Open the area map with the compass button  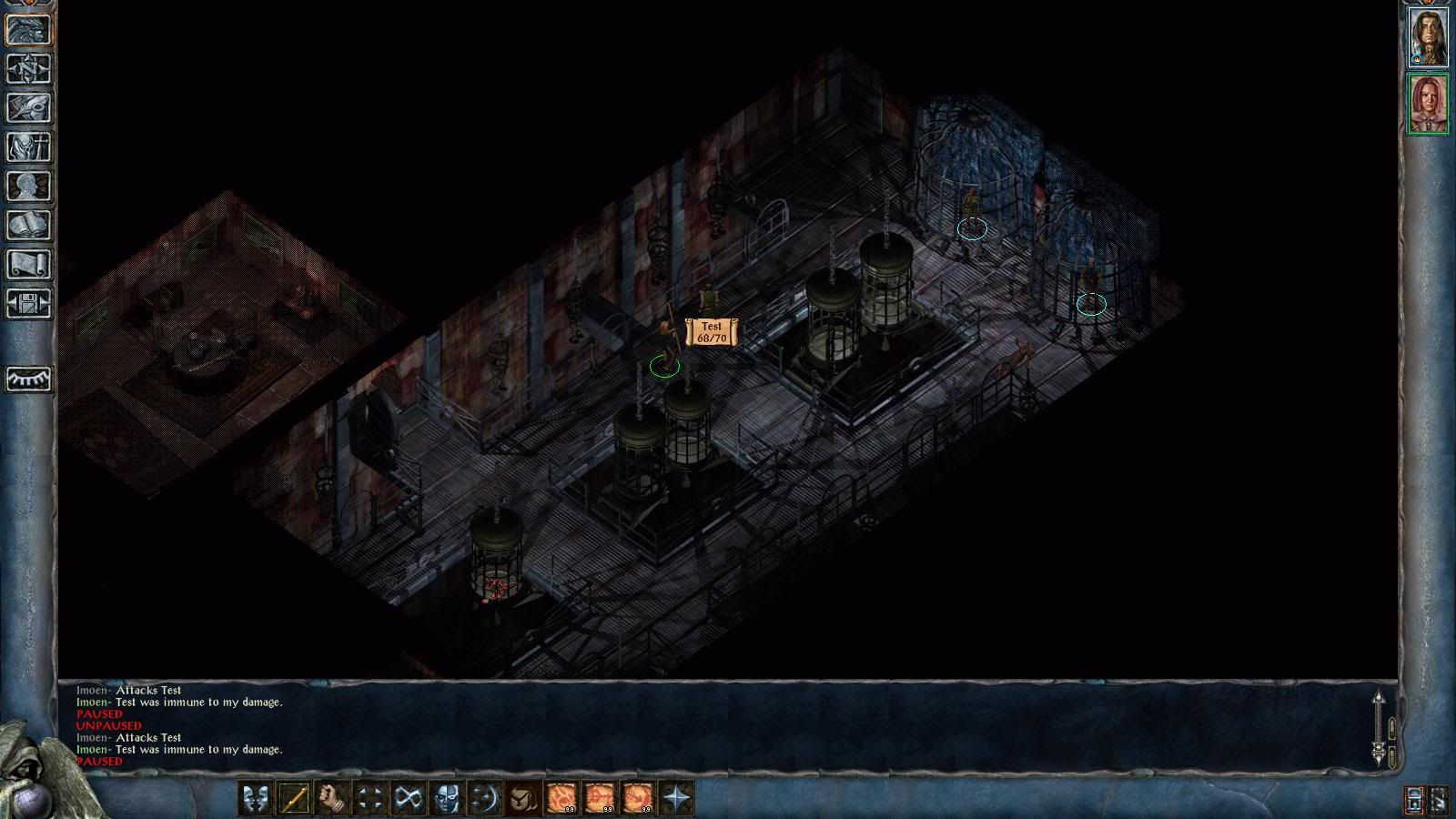tap(29, 68)
